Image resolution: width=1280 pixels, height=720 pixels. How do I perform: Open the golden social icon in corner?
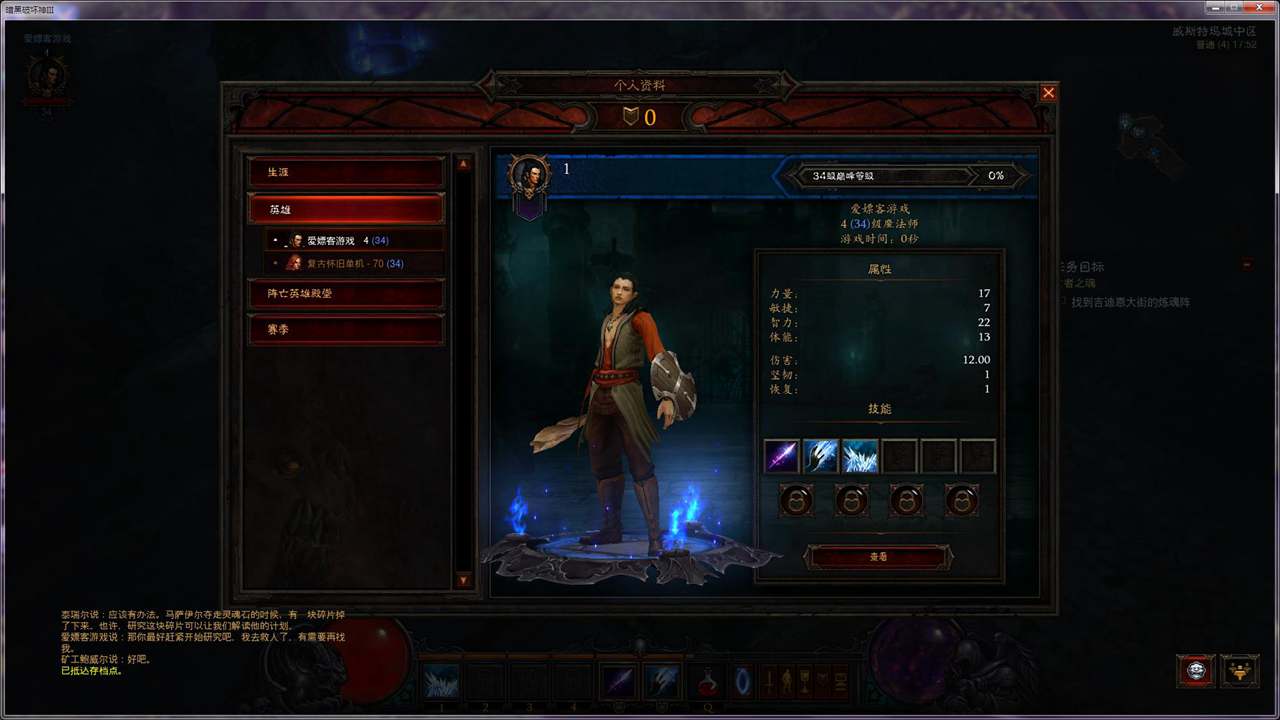click(x=1240, y=670)
